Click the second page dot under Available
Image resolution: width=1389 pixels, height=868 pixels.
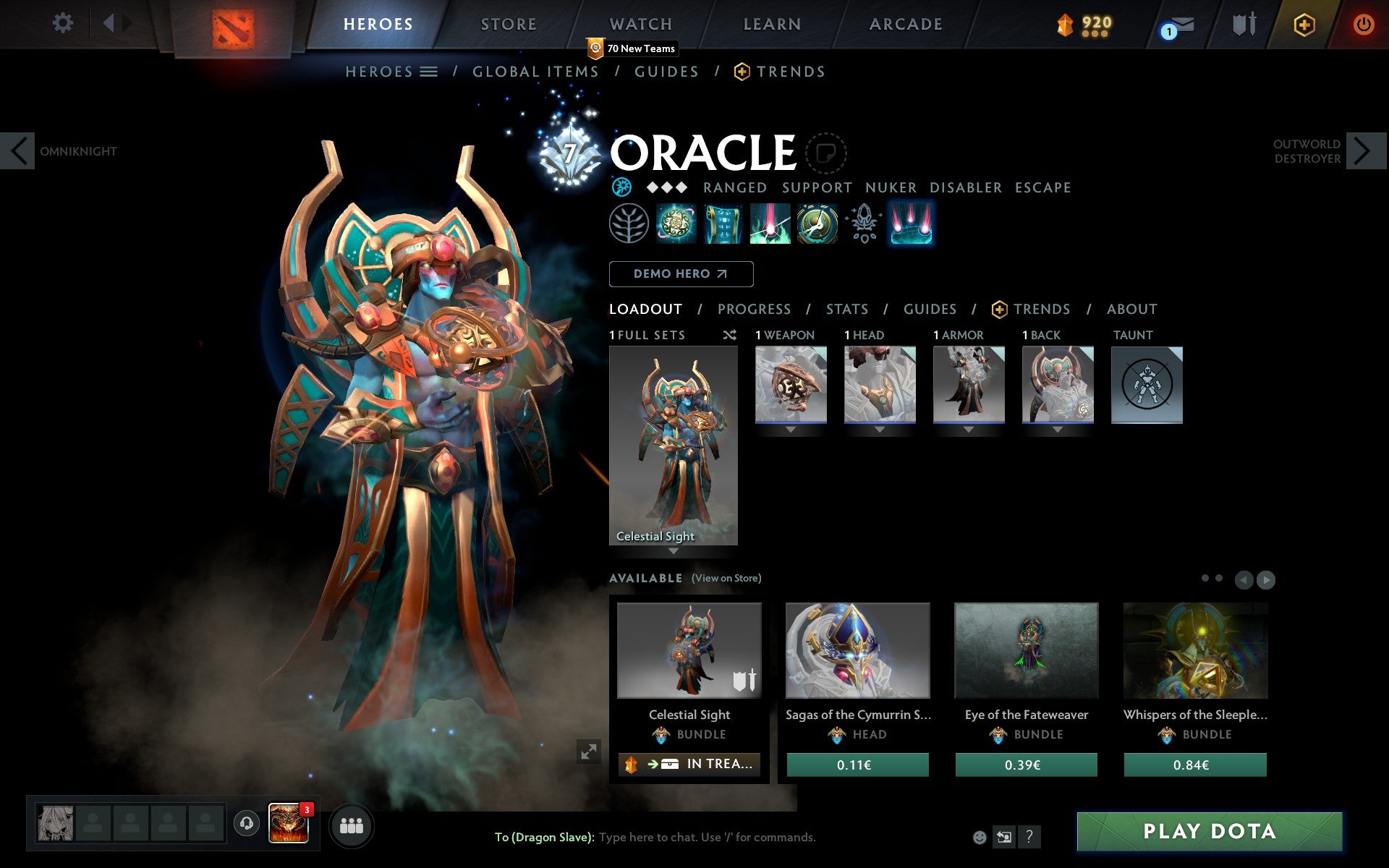(x=1218, y=579)
